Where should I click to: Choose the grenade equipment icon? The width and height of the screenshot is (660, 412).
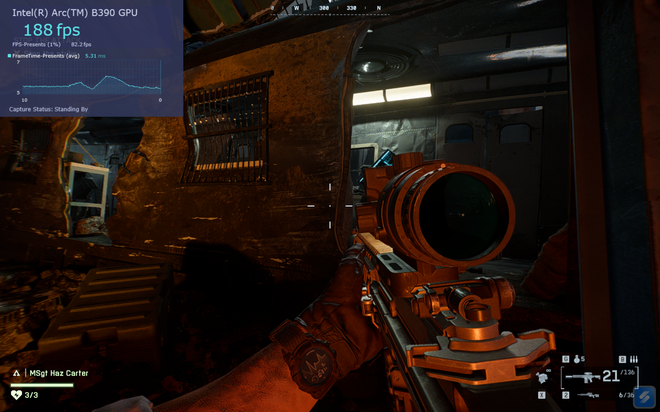[x=577, y=358]
